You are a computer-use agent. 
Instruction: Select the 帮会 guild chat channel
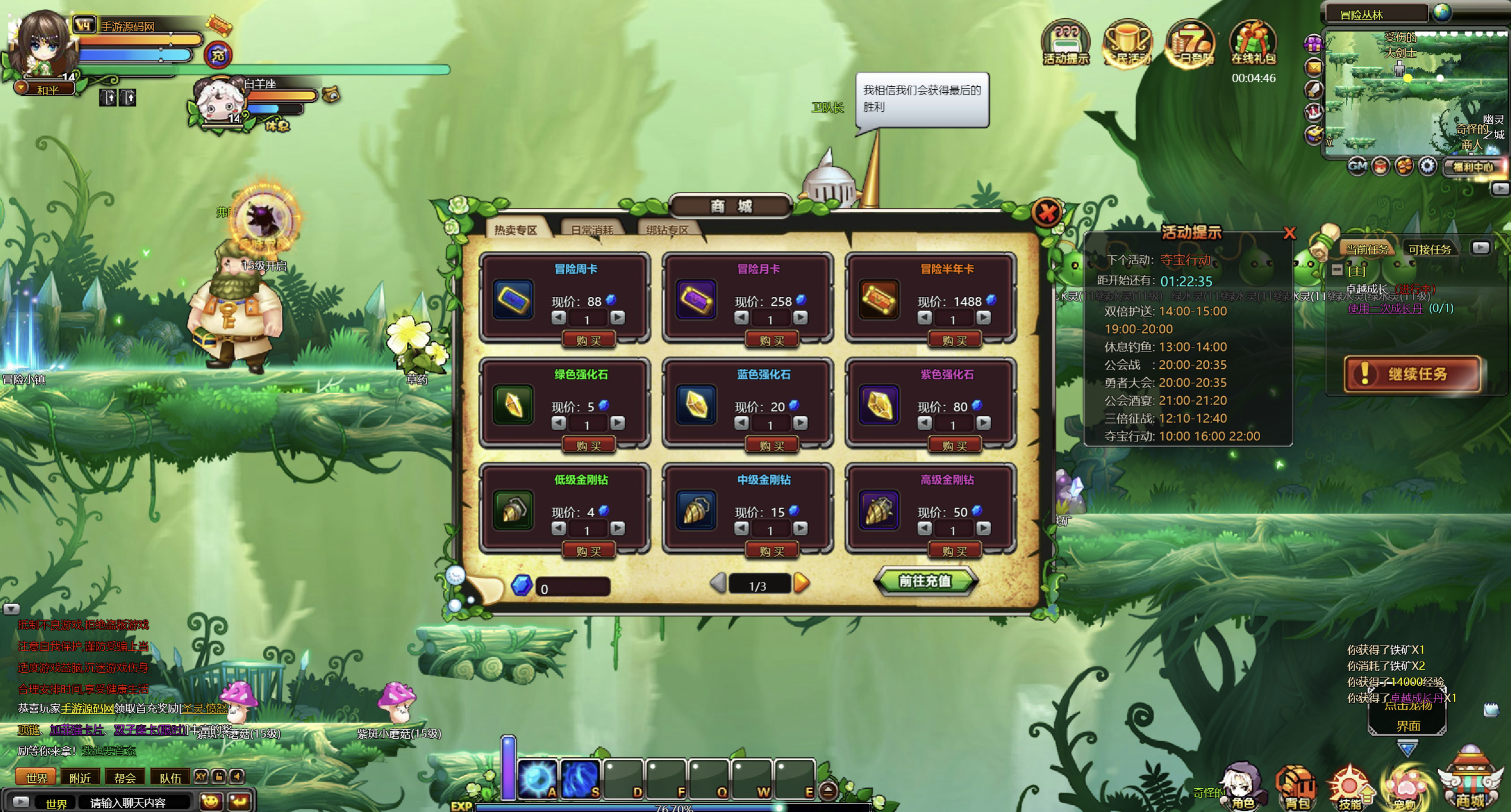(125, 777)
